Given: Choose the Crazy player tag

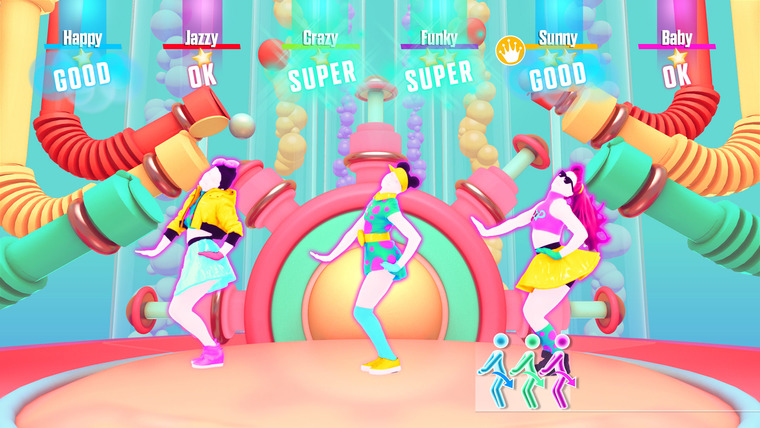Looking at the screenshot, I should [320, 38].
